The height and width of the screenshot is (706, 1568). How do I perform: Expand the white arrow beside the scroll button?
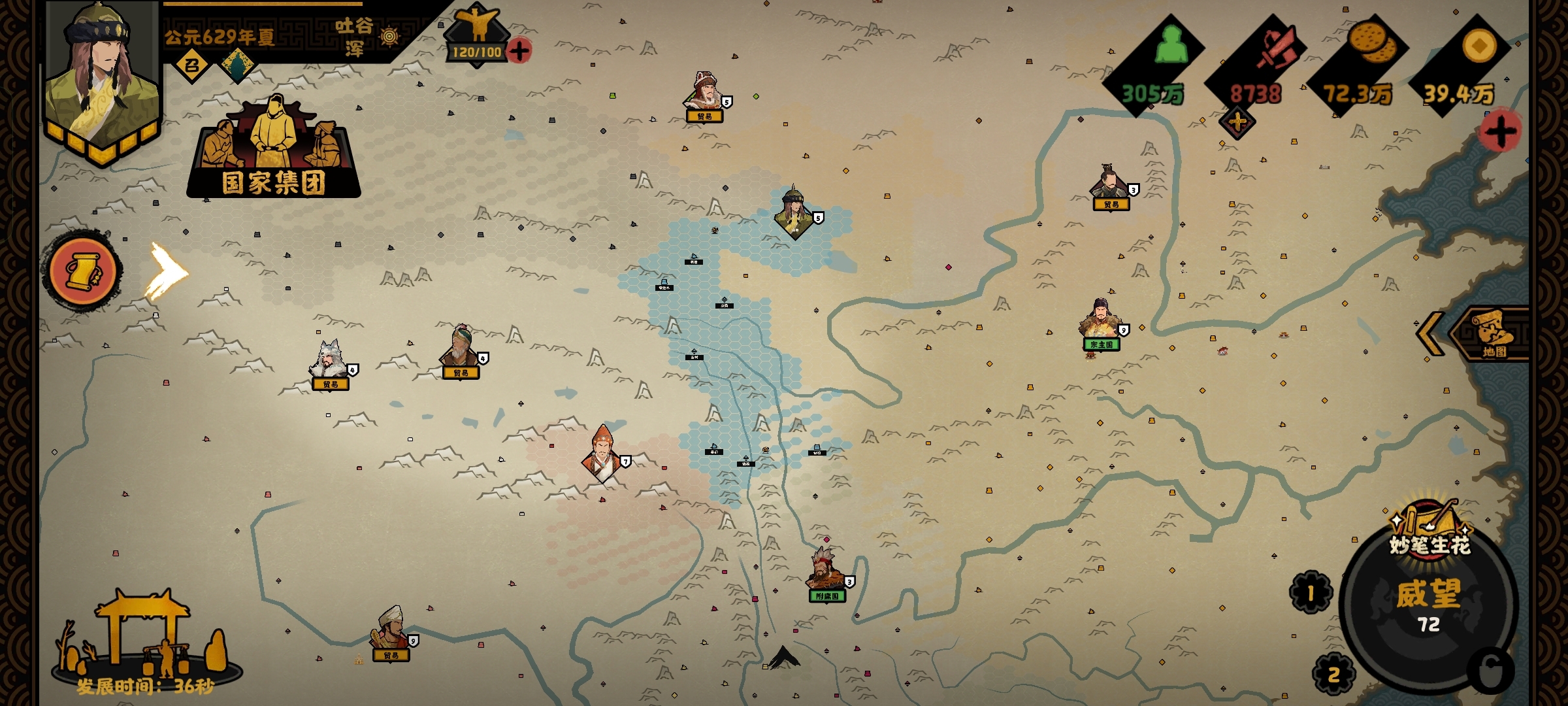(x=166, y=271)
